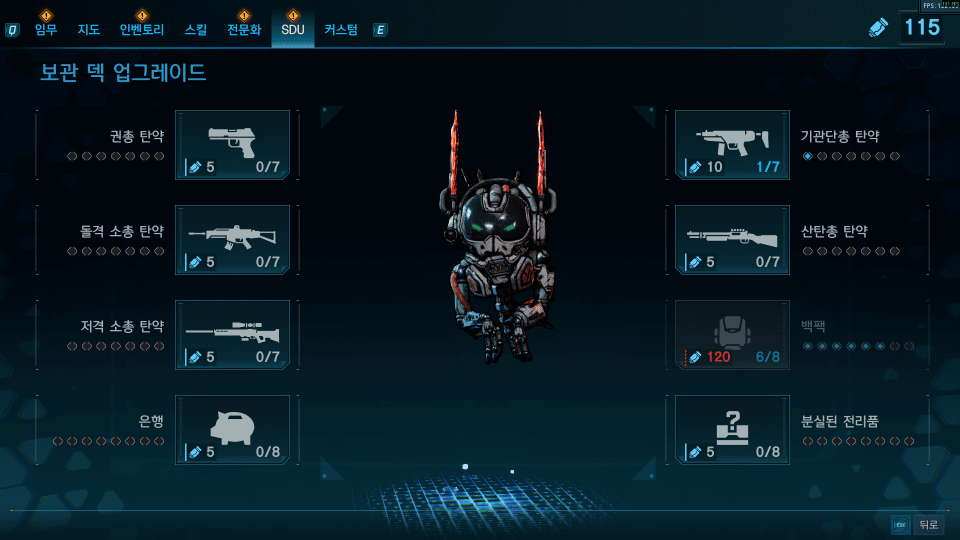
Task: Choose the 산탄총 탄약 shotgun upgrade
Action: tap(732, 240)
